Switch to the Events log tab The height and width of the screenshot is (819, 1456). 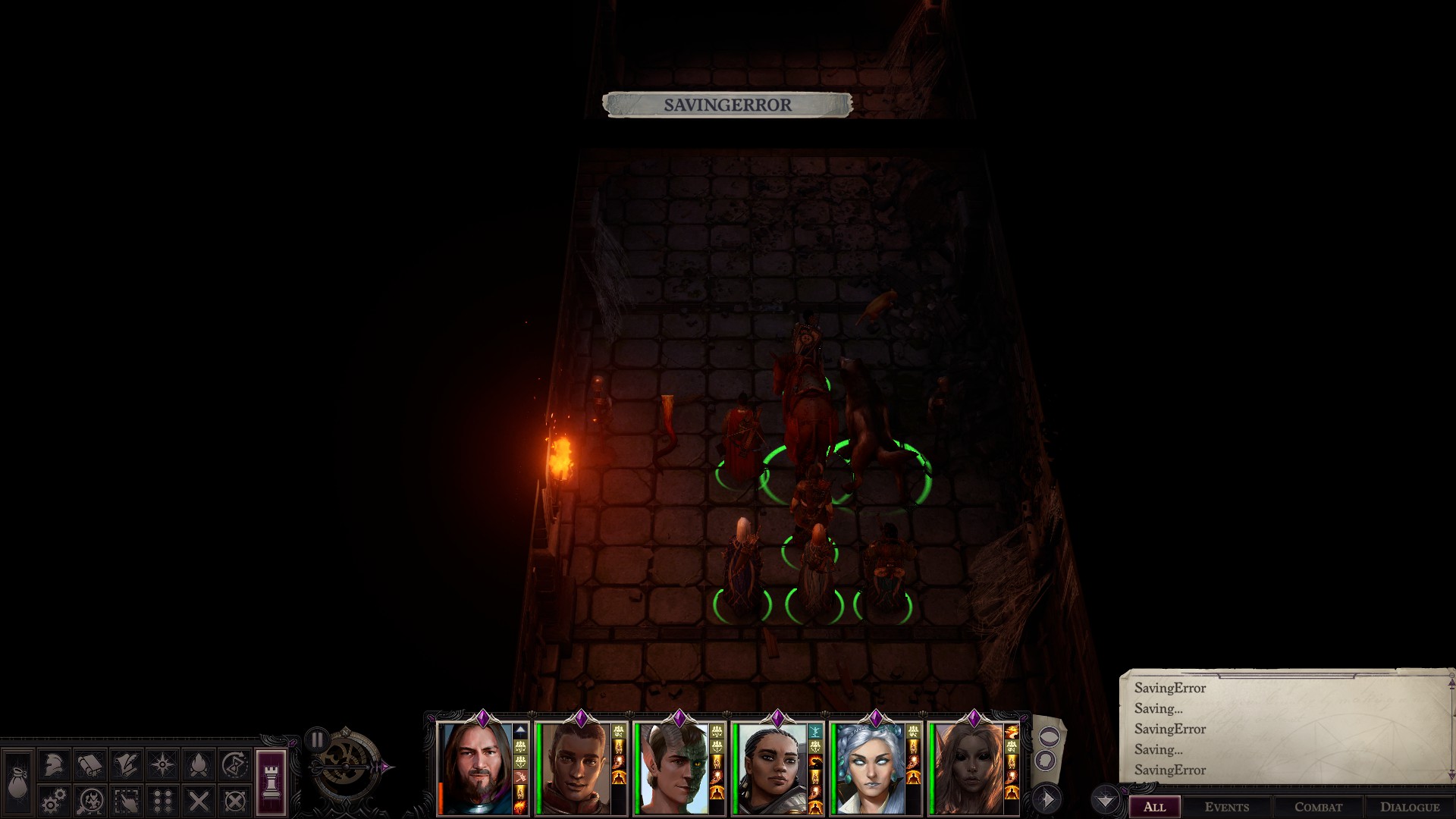(1227, 806)
